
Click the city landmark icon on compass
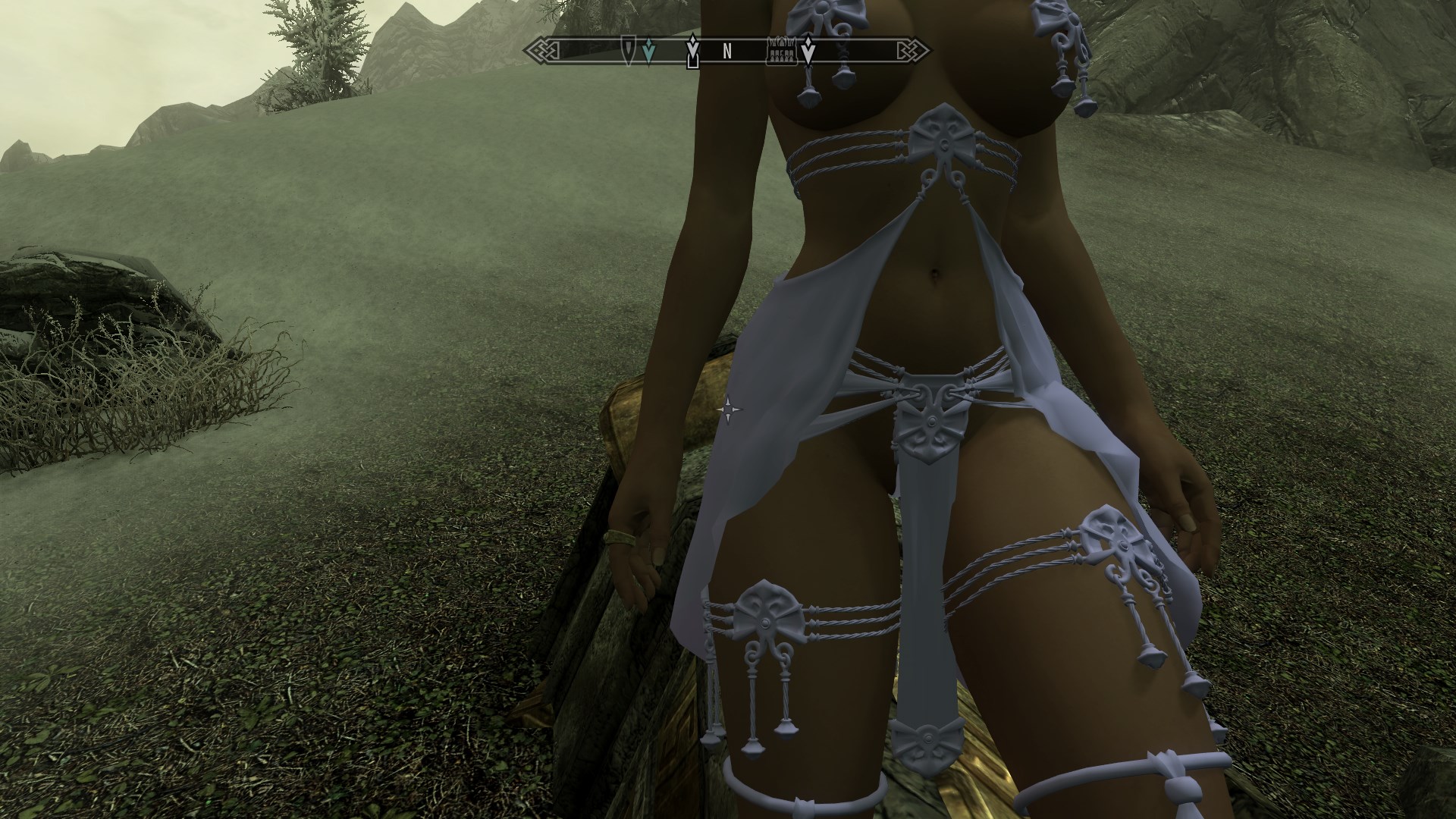[x=782, y=52]
